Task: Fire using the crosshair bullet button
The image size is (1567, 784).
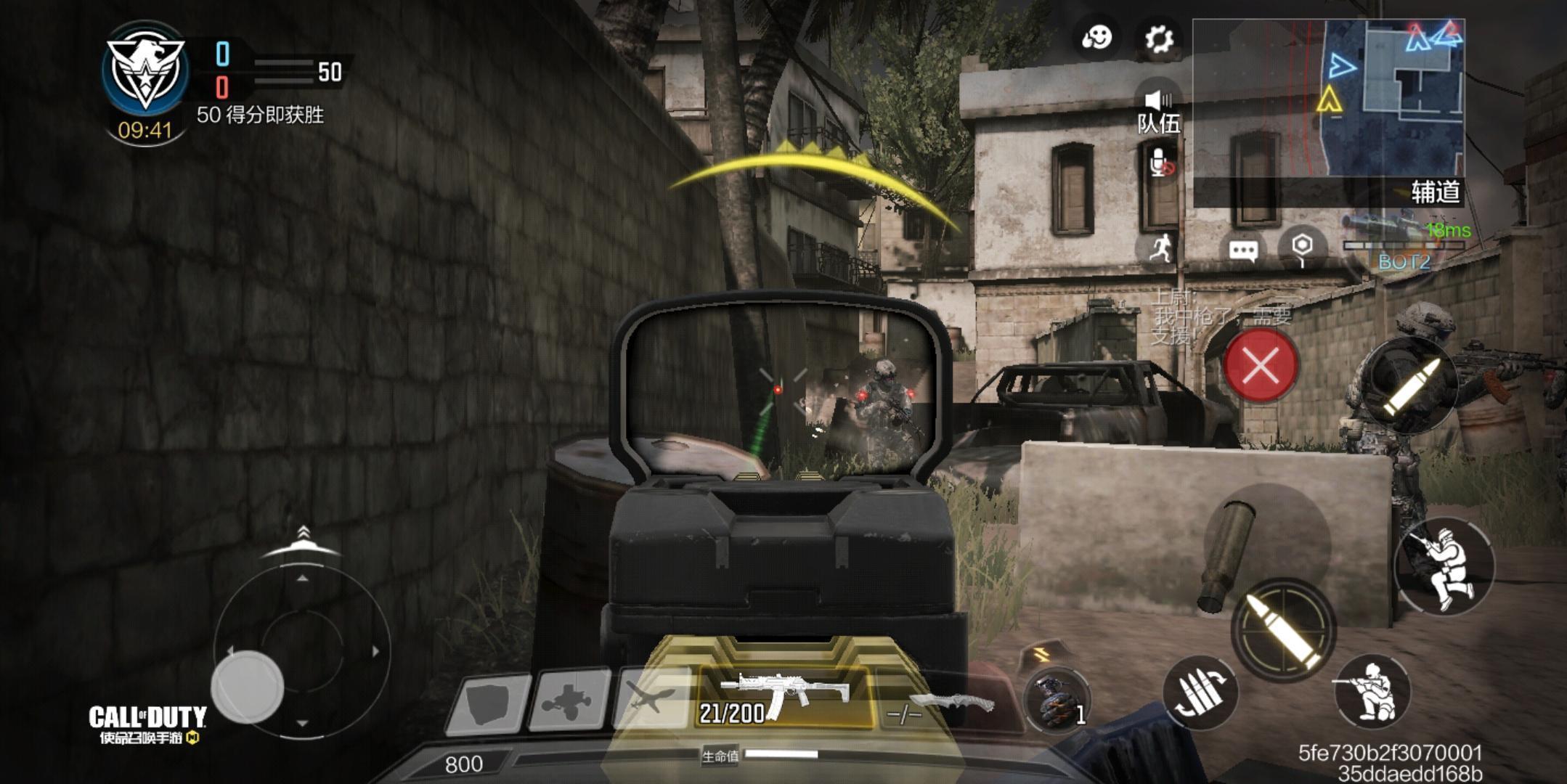Action: [x=1284, y=629]
